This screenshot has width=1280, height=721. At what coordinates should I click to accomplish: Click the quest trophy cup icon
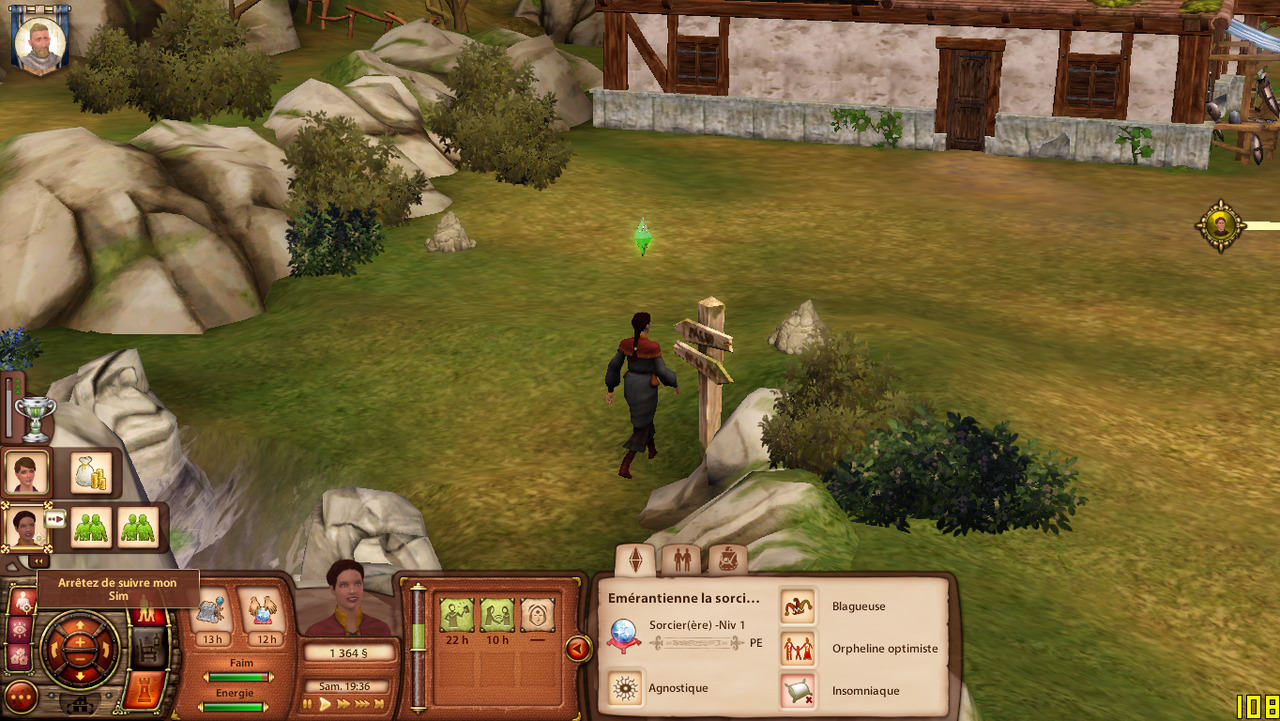coord(35,419)
